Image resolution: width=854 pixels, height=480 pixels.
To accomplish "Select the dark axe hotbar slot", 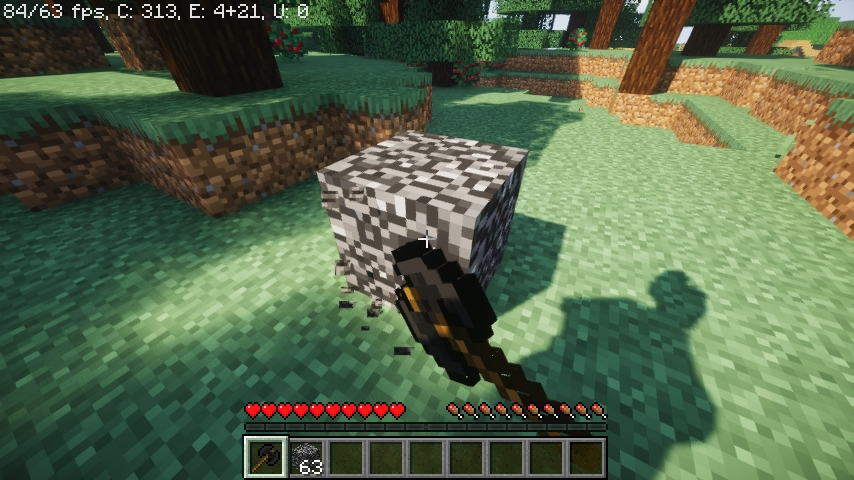I will (x=266, y=457).
